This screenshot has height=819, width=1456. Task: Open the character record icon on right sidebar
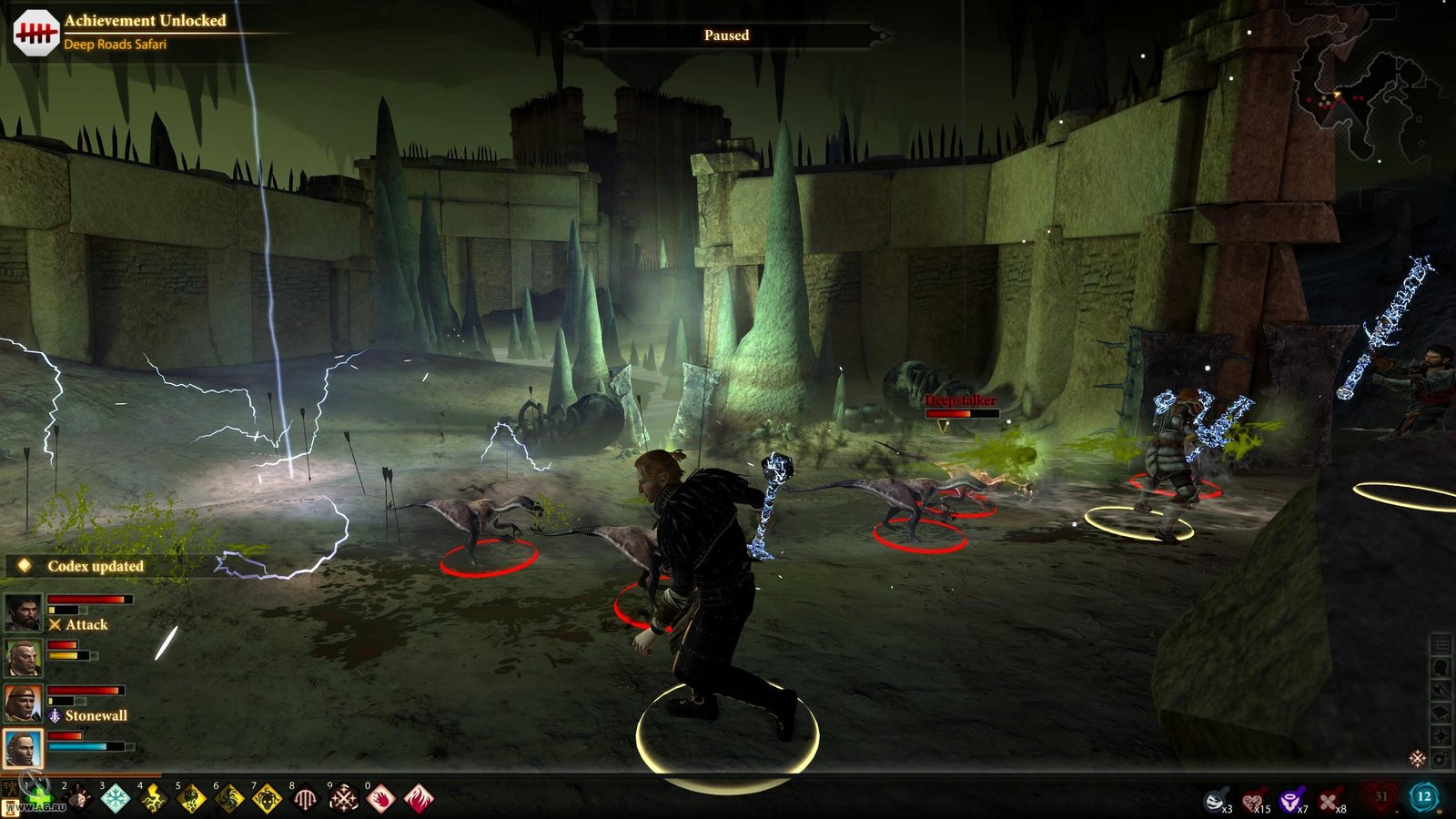pos(1440,666)
